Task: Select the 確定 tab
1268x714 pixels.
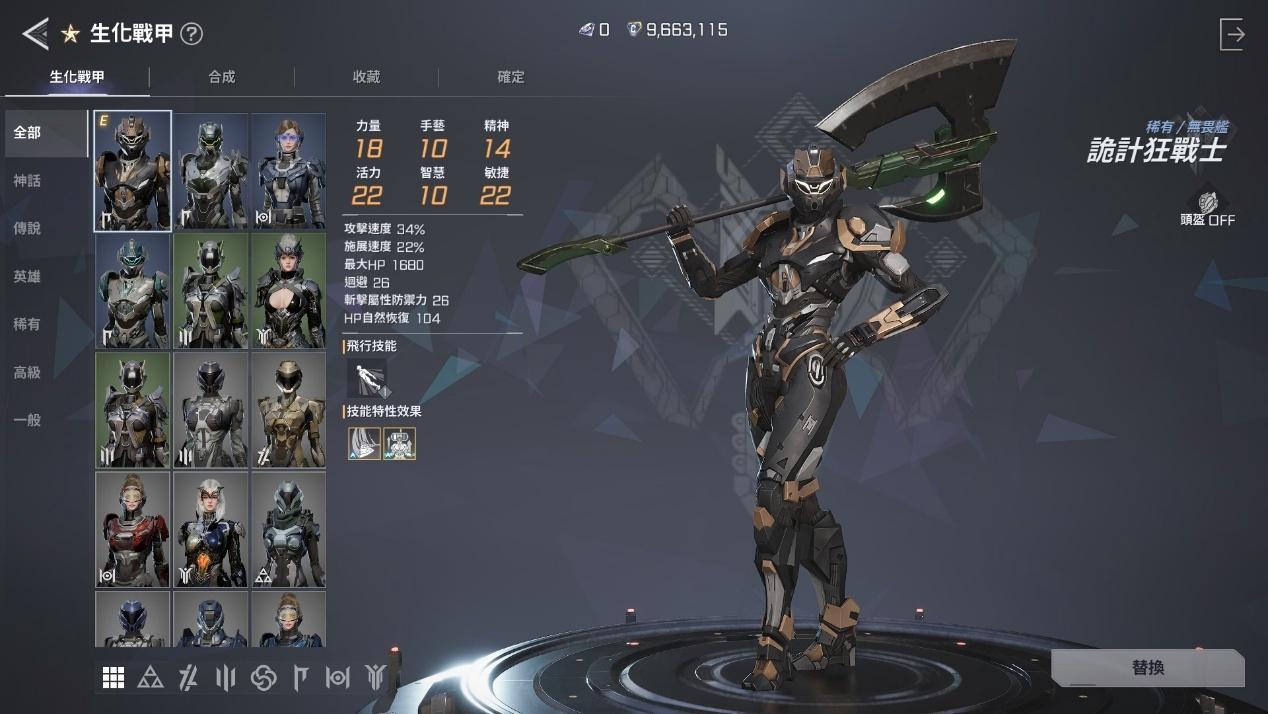Action: point(511,77)
